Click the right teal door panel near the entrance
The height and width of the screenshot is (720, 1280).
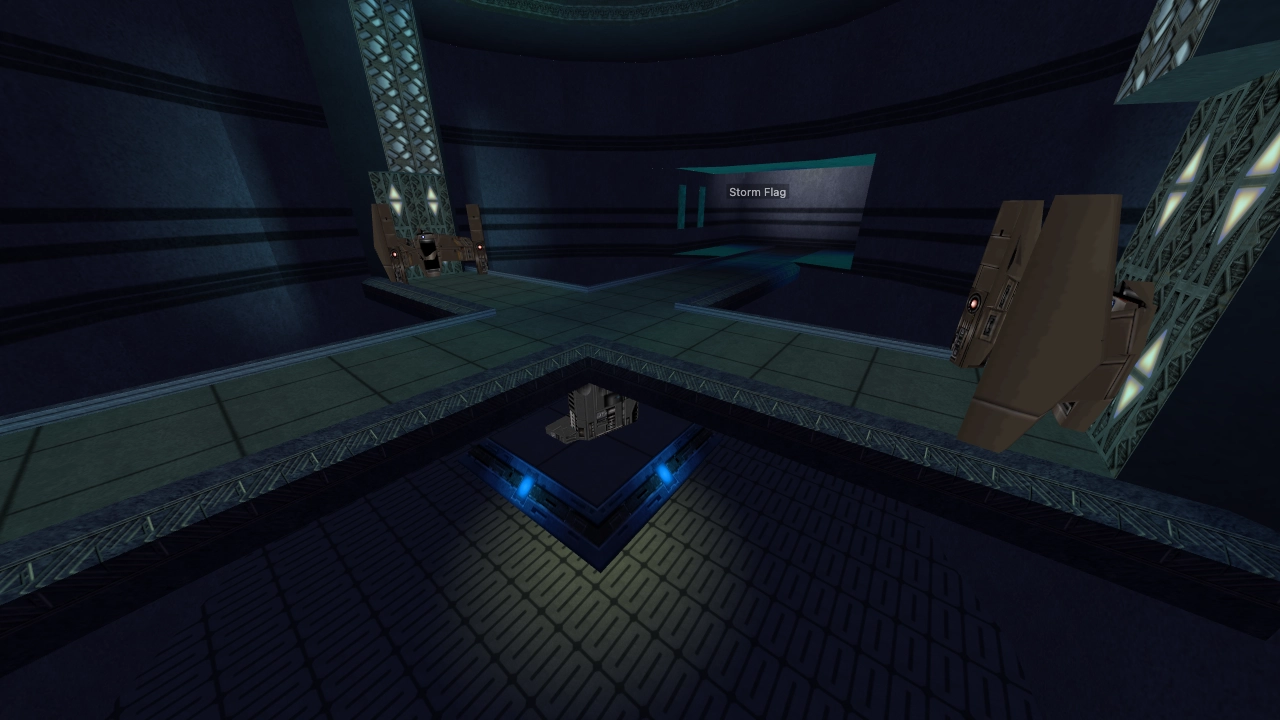tap(701, 206)
